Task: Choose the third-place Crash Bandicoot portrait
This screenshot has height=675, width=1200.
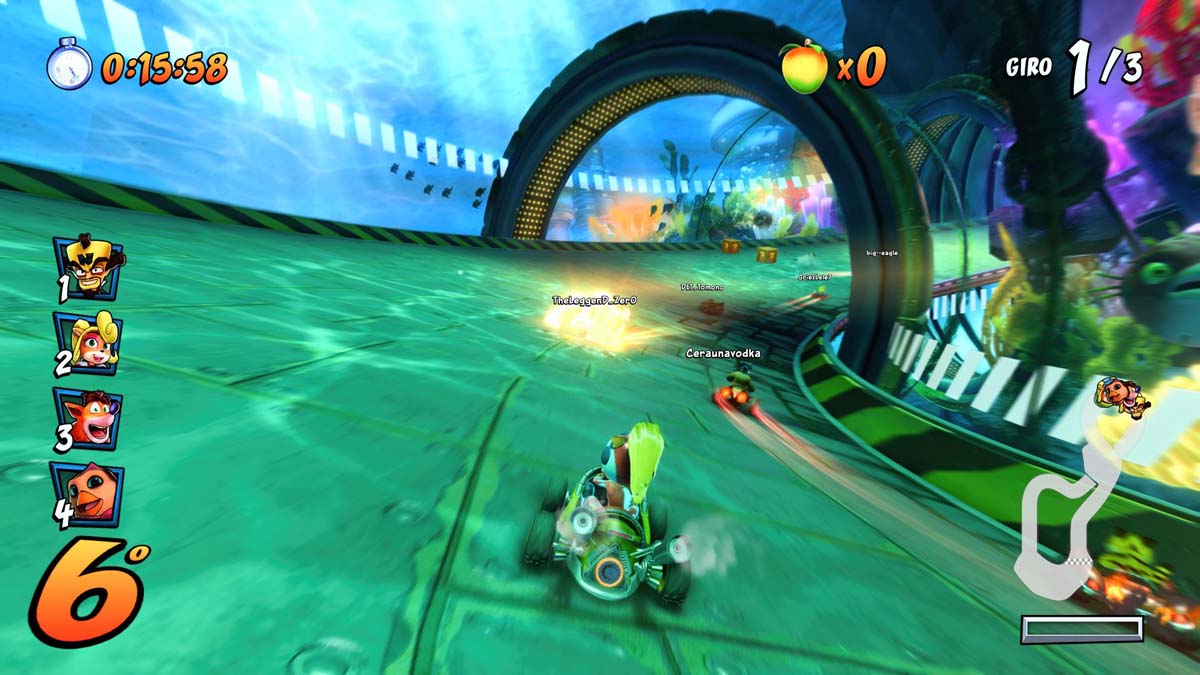Action: [x=90, y=418]
